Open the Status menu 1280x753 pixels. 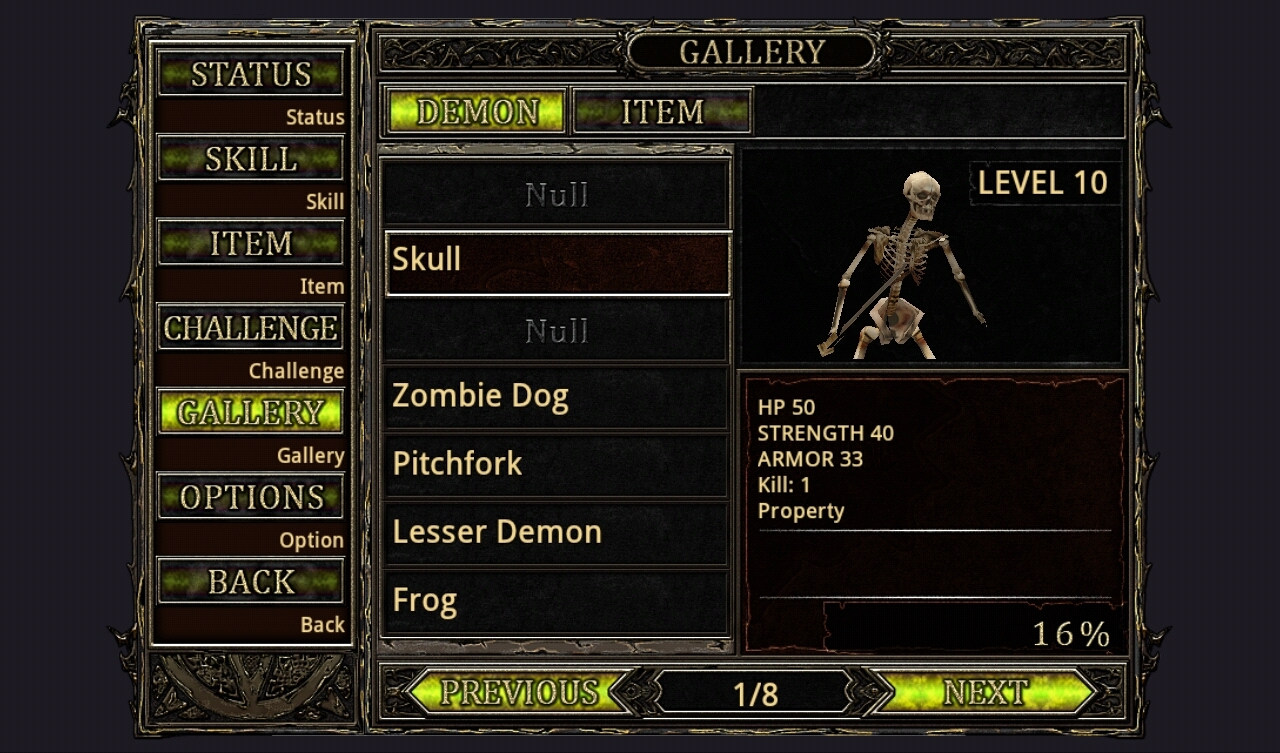(x=250, y=74)
